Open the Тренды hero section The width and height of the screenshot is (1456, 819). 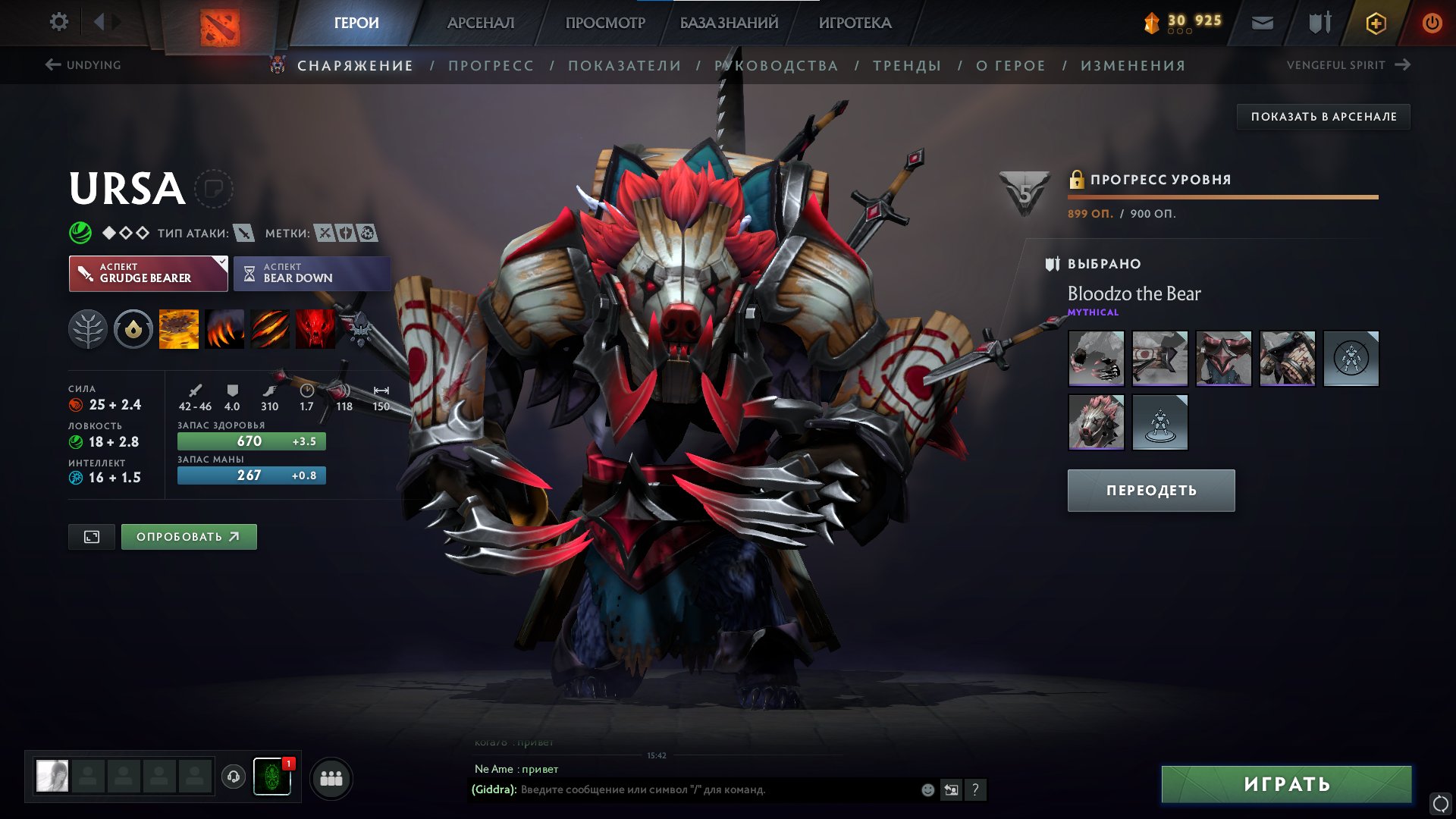906,66
